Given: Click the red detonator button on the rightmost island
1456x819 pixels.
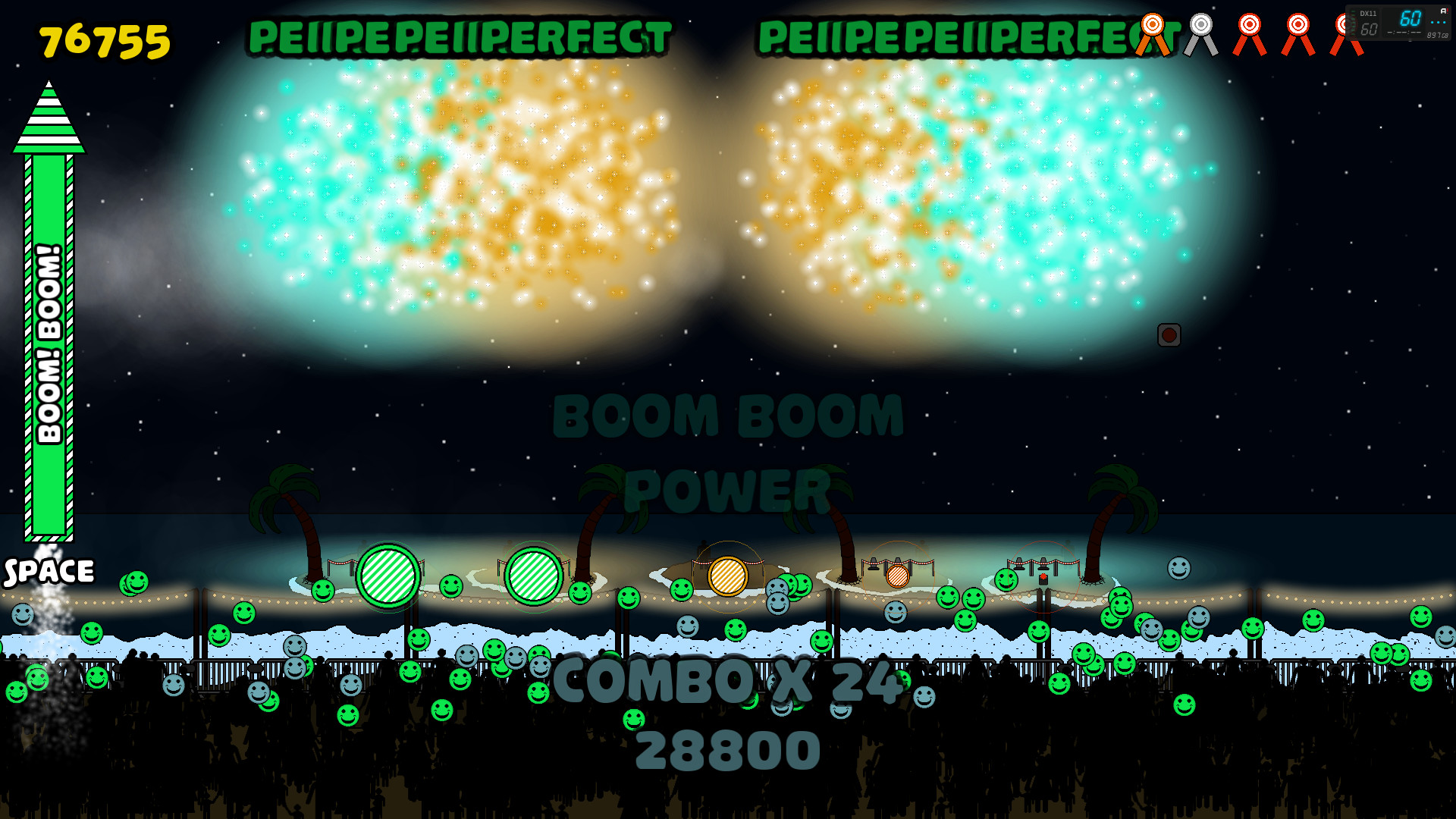Looking at the screenshot, I should coord(1043,577).
